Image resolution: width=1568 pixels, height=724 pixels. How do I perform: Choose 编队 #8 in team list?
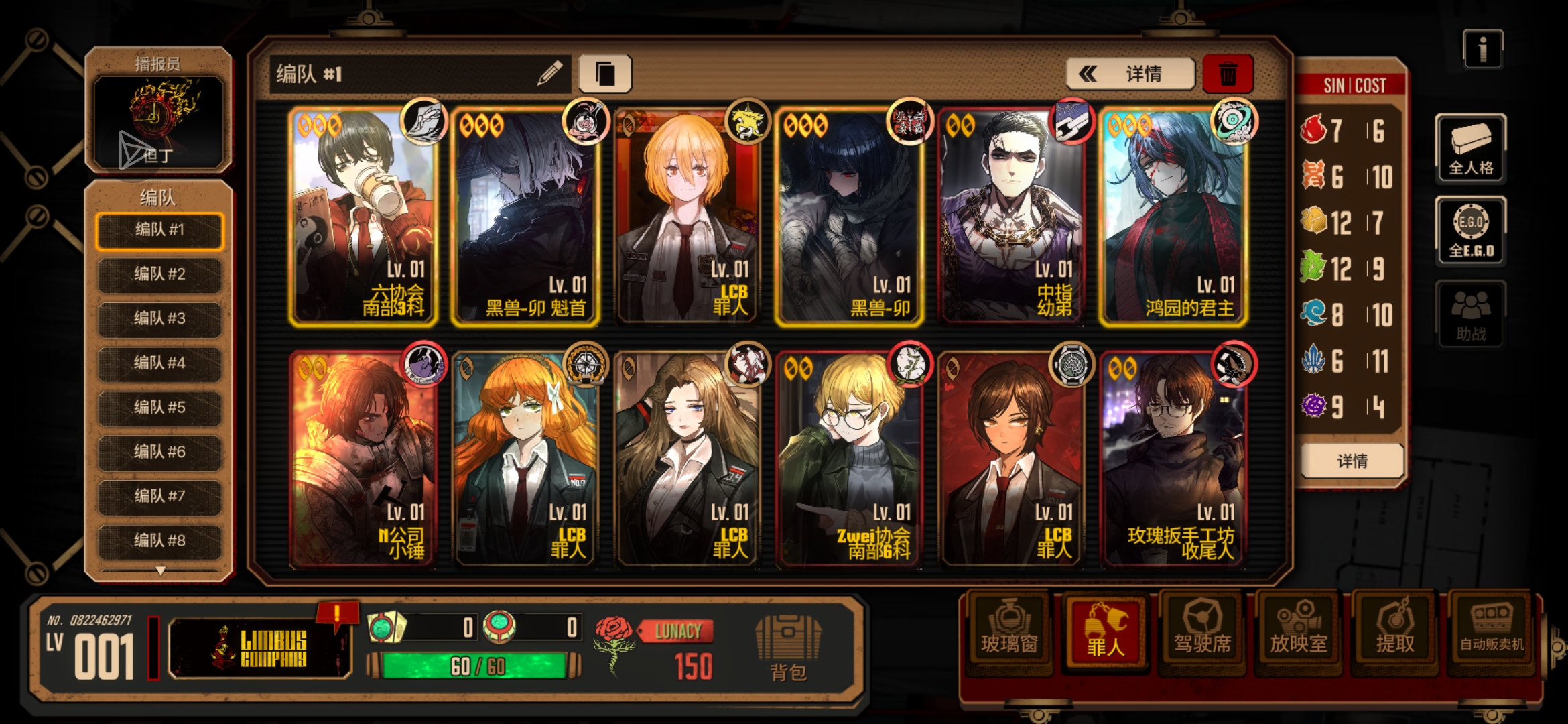click(x=159, y=540)
